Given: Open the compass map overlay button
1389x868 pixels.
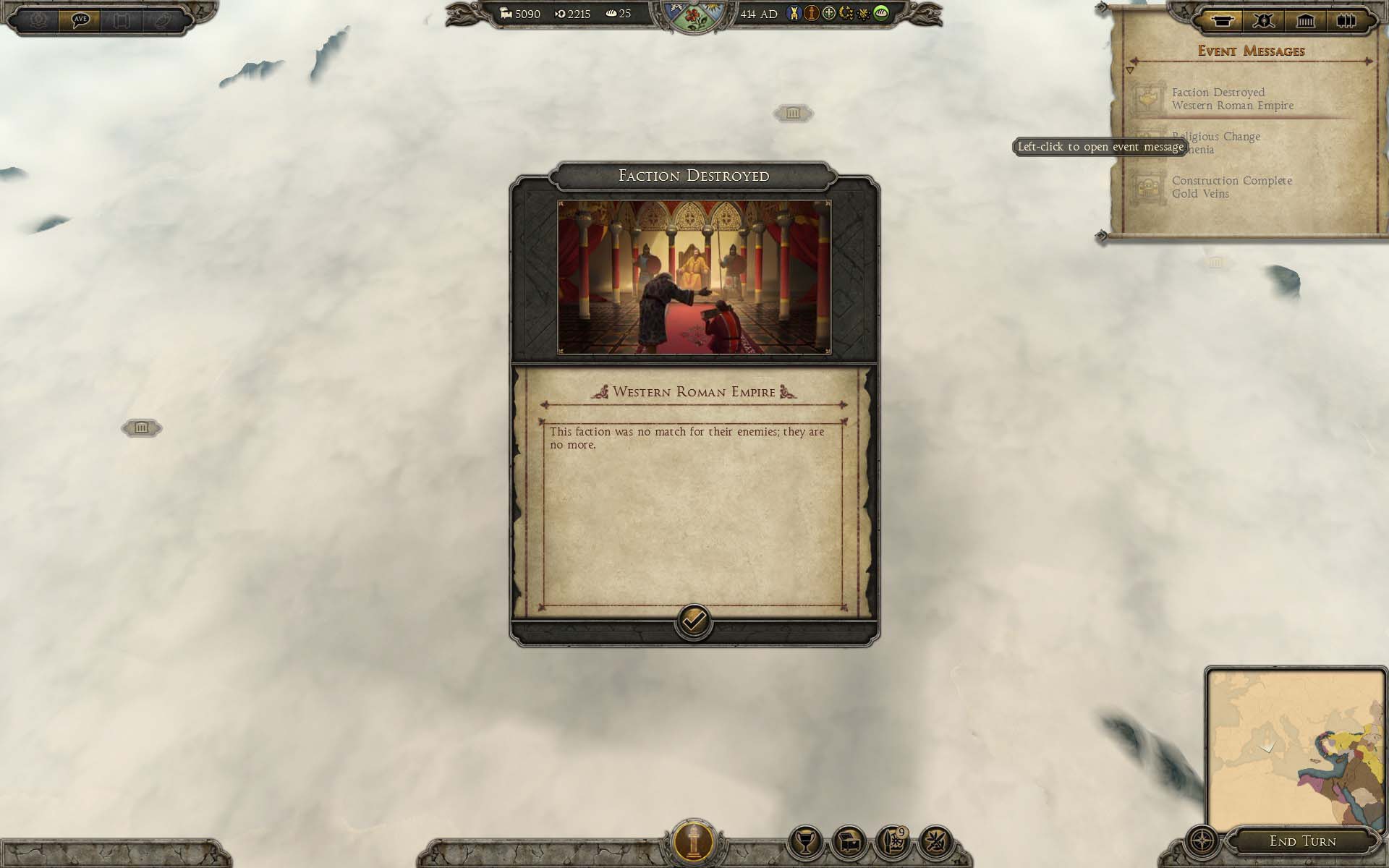Looking at the screenshot, I should 1203,842.
